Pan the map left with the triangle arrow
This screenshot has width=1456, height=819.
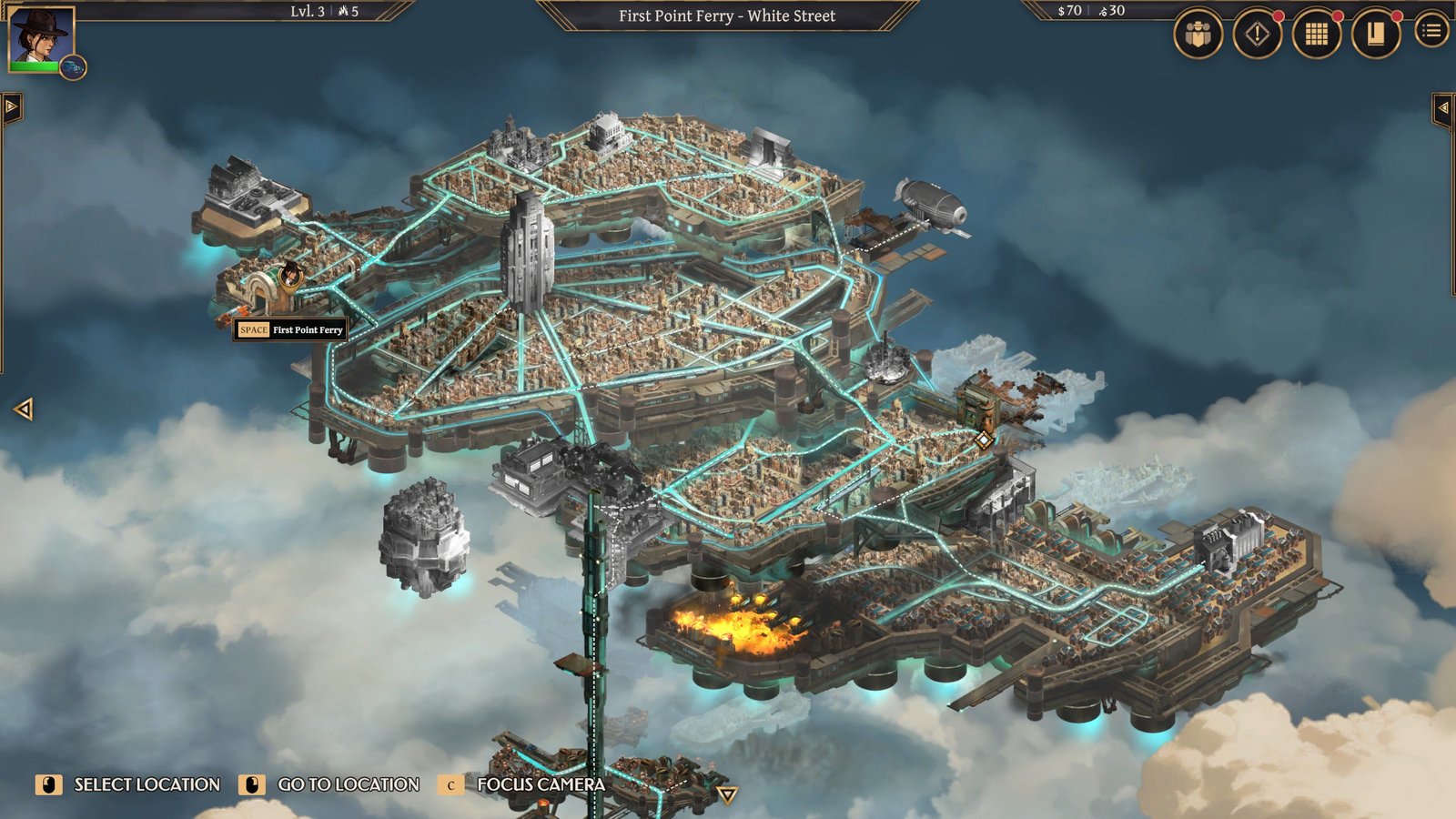(24, 409)
